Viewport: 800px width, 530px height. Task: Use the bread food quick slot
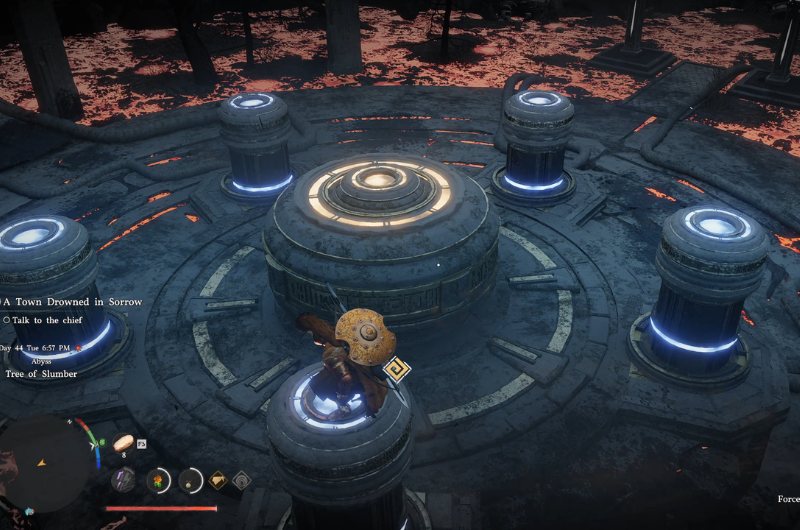tap(125, 442)
